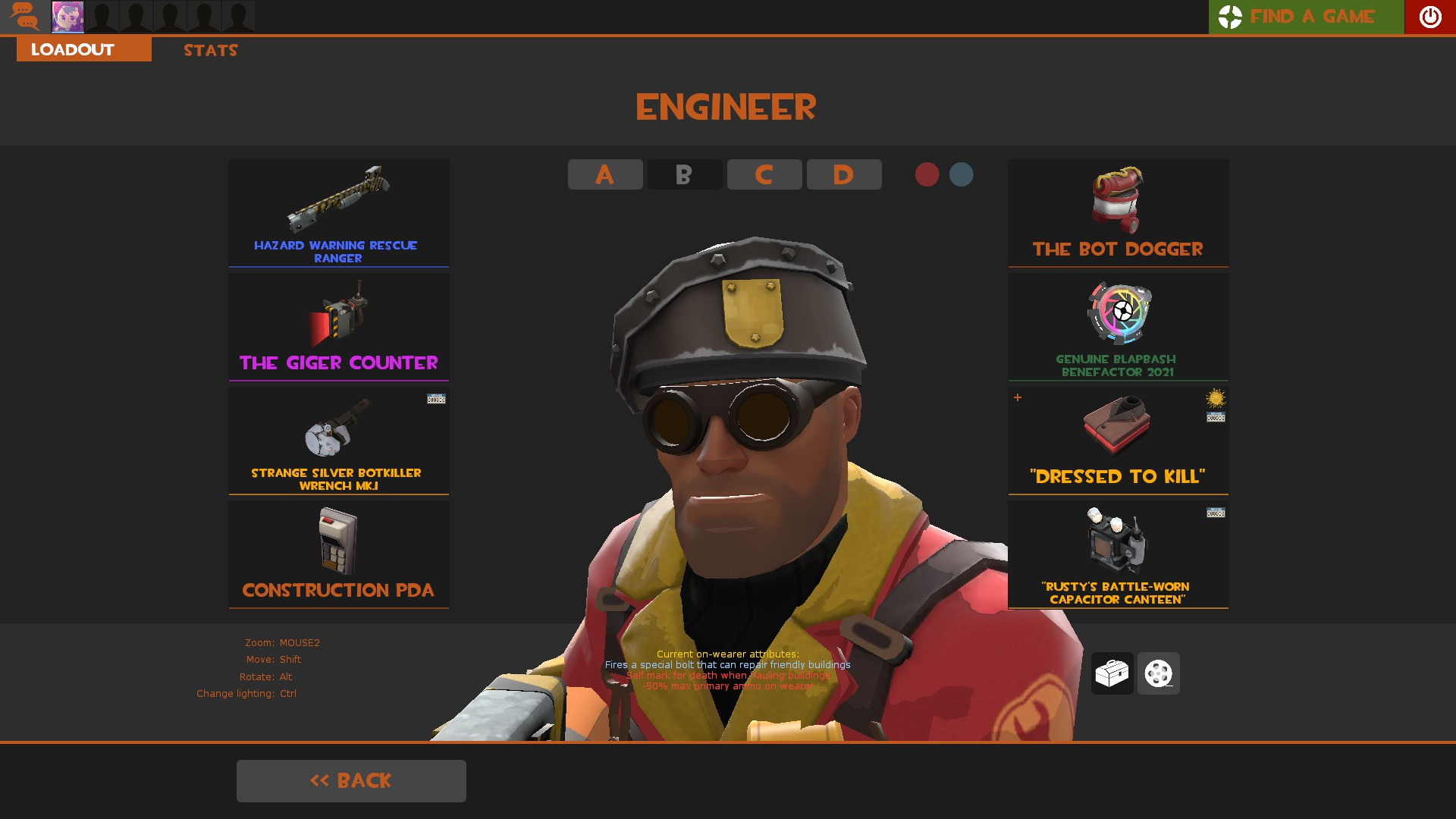
Task: Select the Strange Silver Botkiller Wrench slot
Action: point(338,440)
